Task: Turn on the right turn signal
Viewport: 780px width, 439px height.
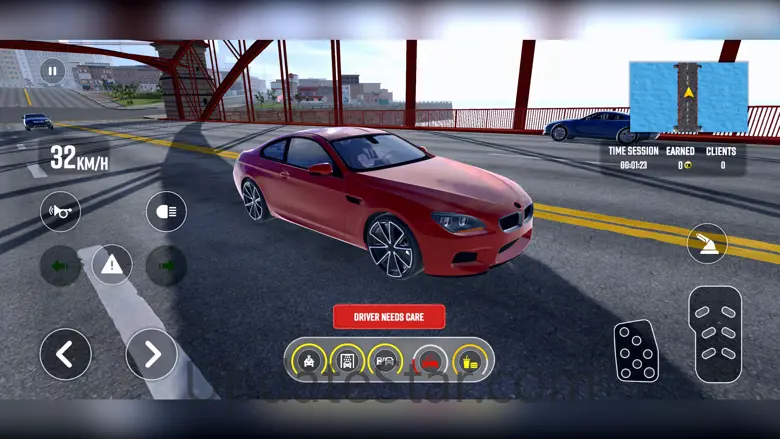Action: pos(166,265)
